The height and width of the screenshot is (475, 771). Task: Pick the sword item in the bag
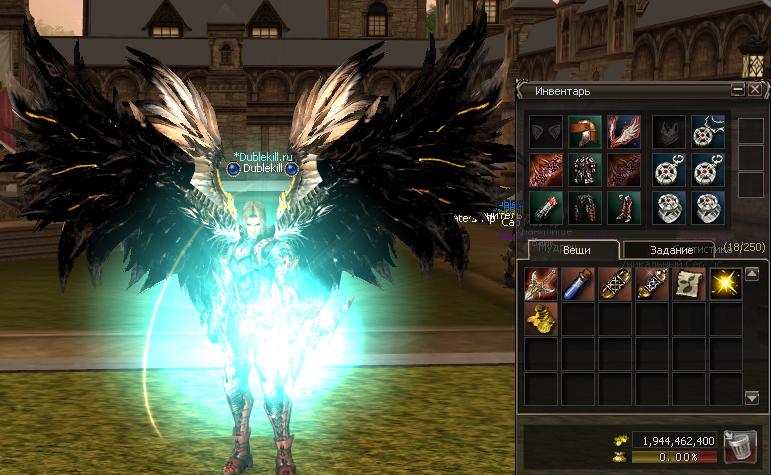click(541, 283)
